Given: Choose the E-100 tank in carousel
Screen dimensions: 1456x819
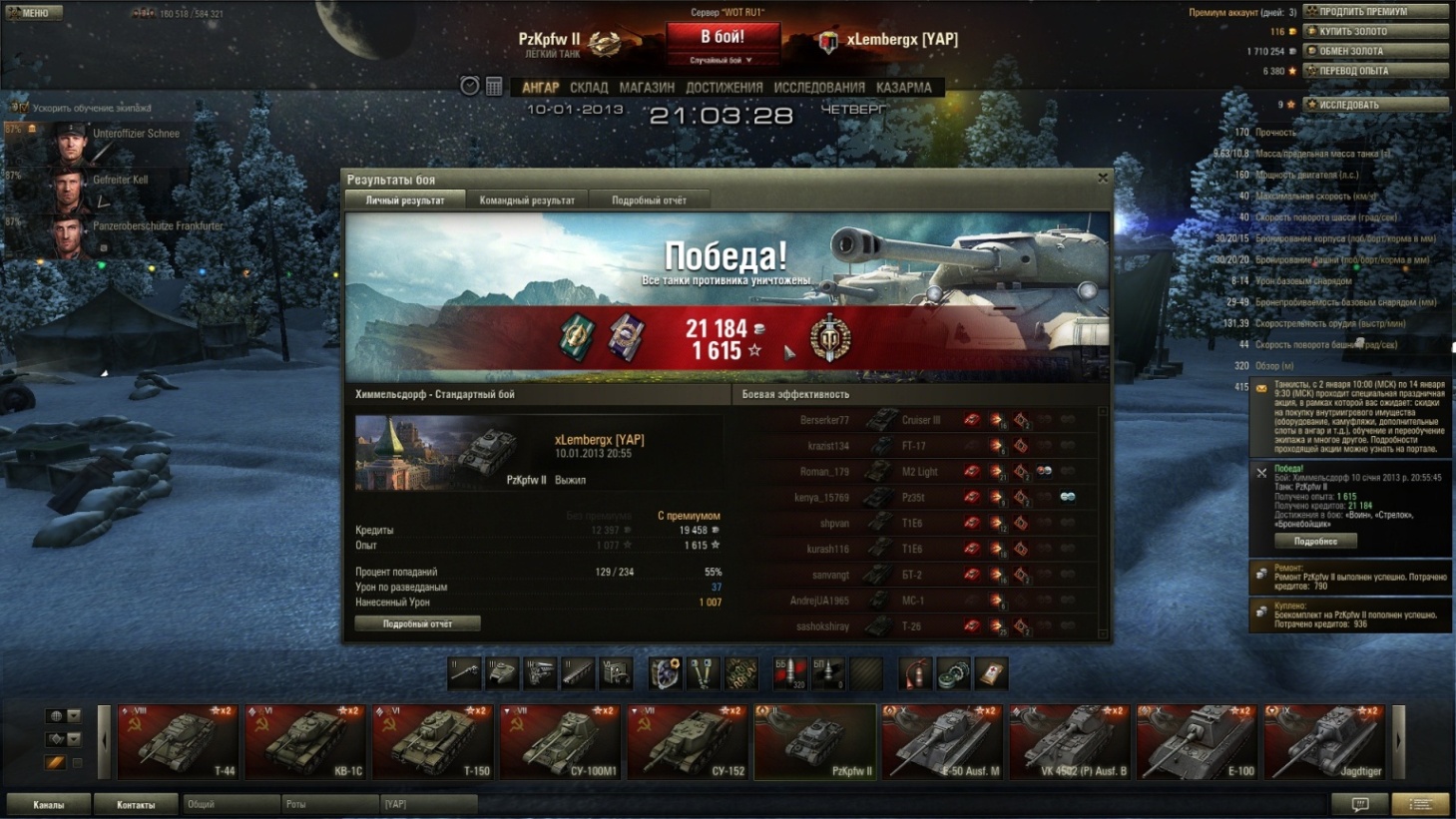Looking at the screenshot, I should click(x=1196, y=742).
